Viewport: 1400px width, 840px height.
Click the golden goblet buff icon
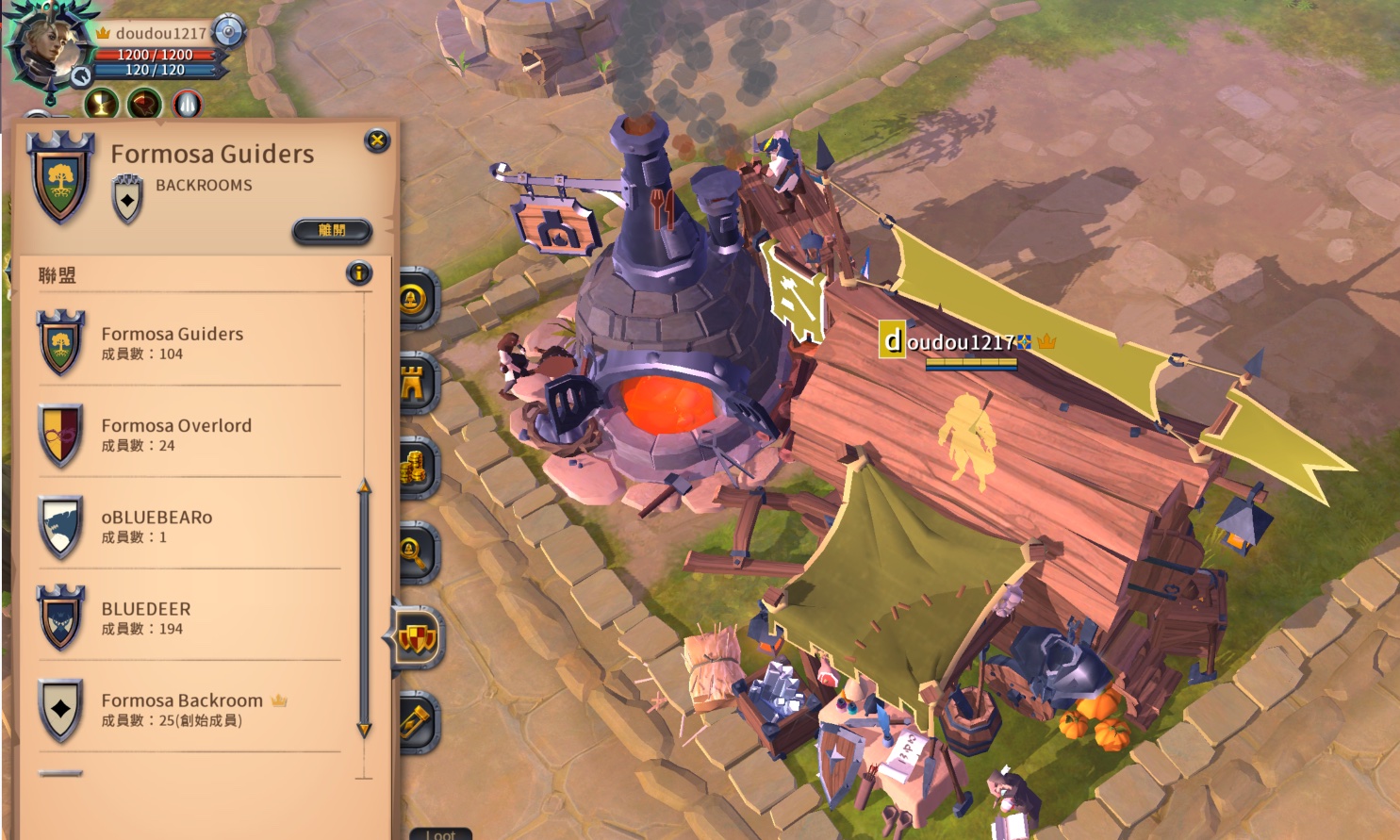(x=102, y=104)
